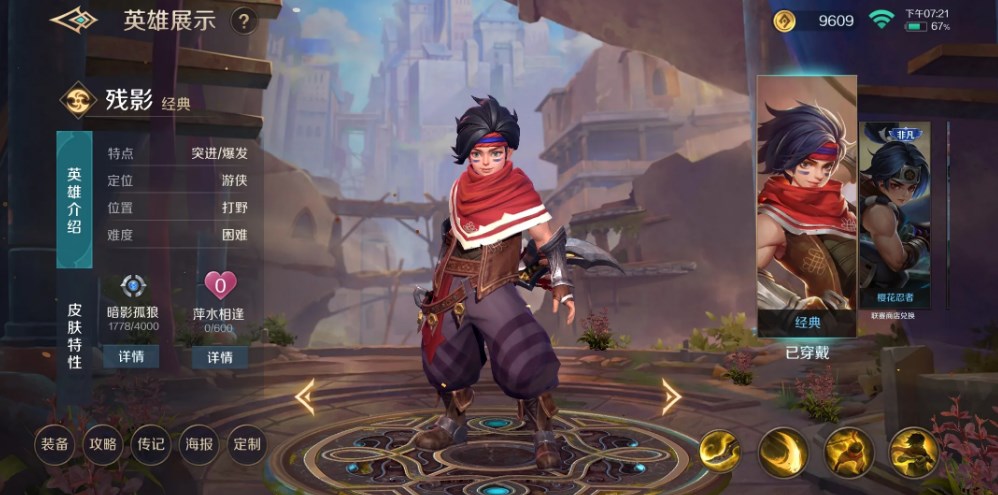Screen dimensions: 998x495
Task: Open the 装备 button
Action: tap(54, 444)
